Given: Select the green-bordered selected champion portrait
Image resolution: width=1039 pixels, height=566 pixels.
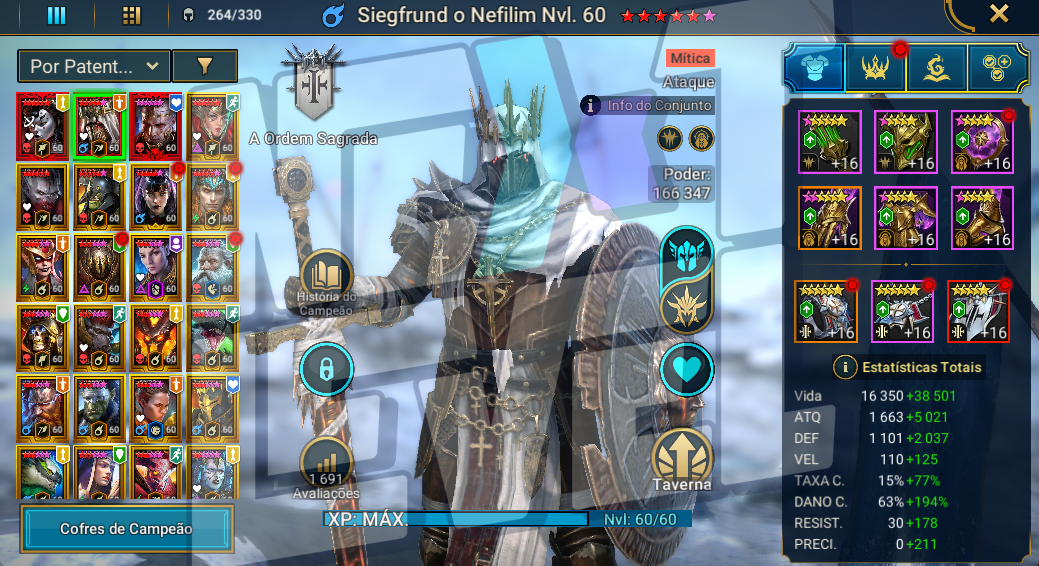Looking at the screenshot, I should [x=98, y=126].
